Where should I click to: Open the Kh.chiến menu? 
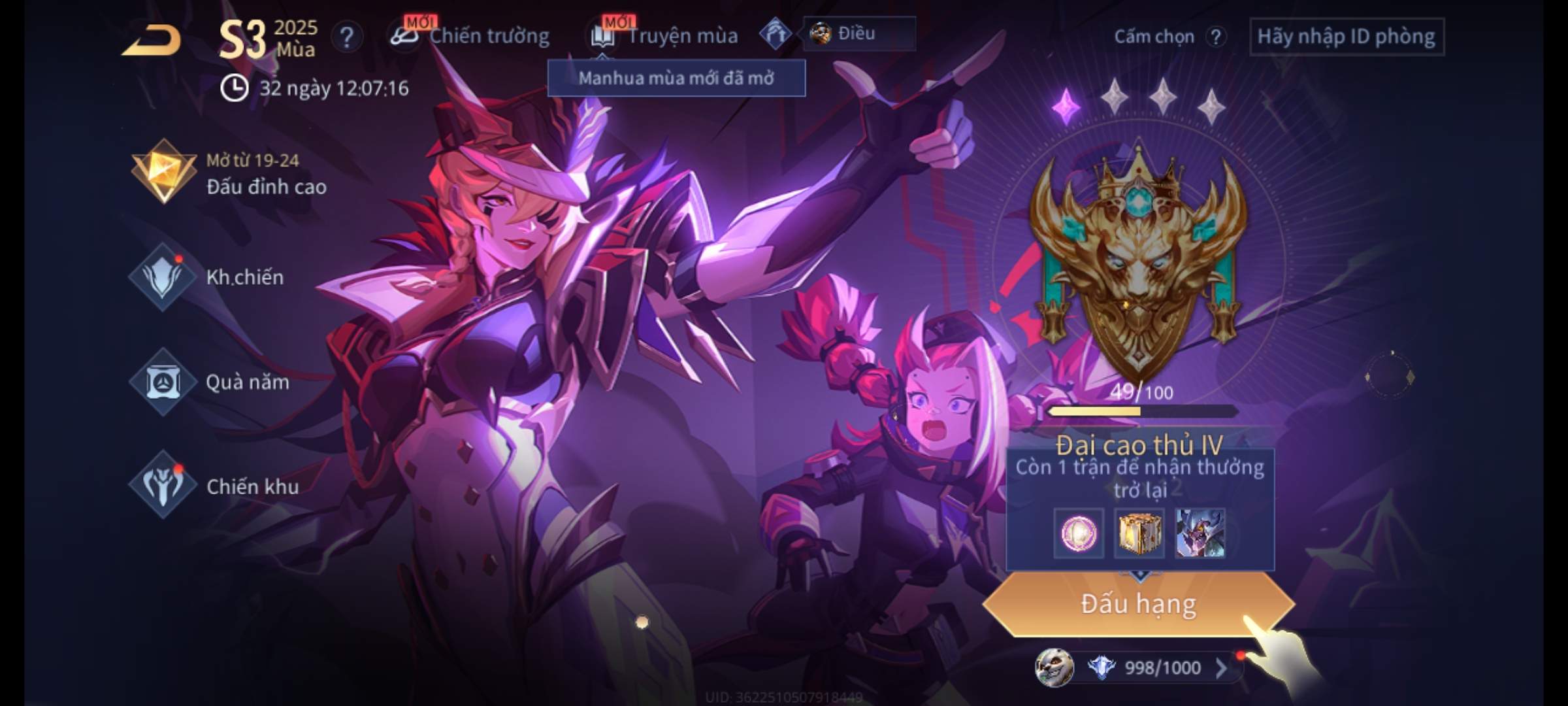click(x=209, y=277)
